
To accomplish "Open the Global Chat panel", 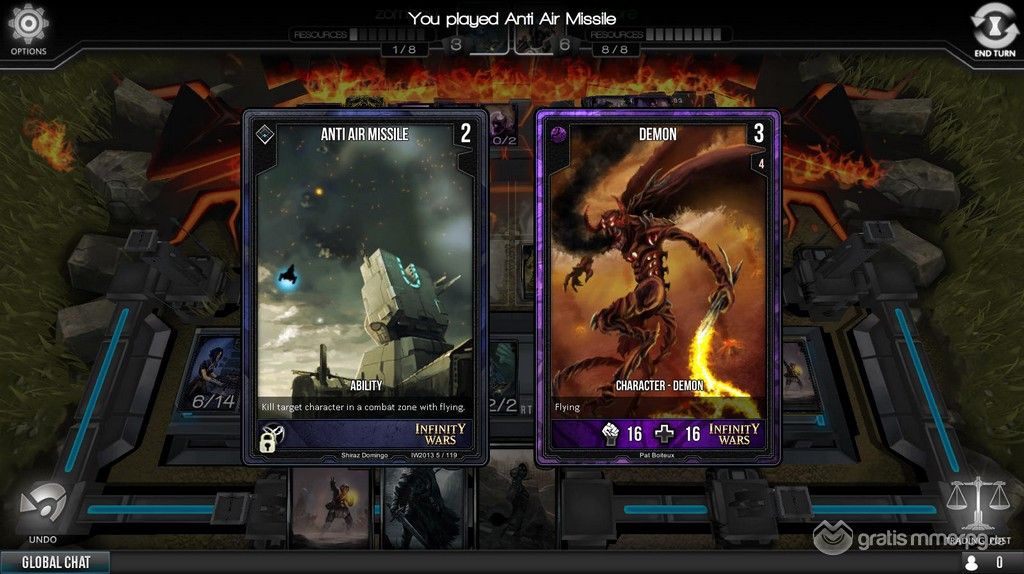I will pos(55,562).
